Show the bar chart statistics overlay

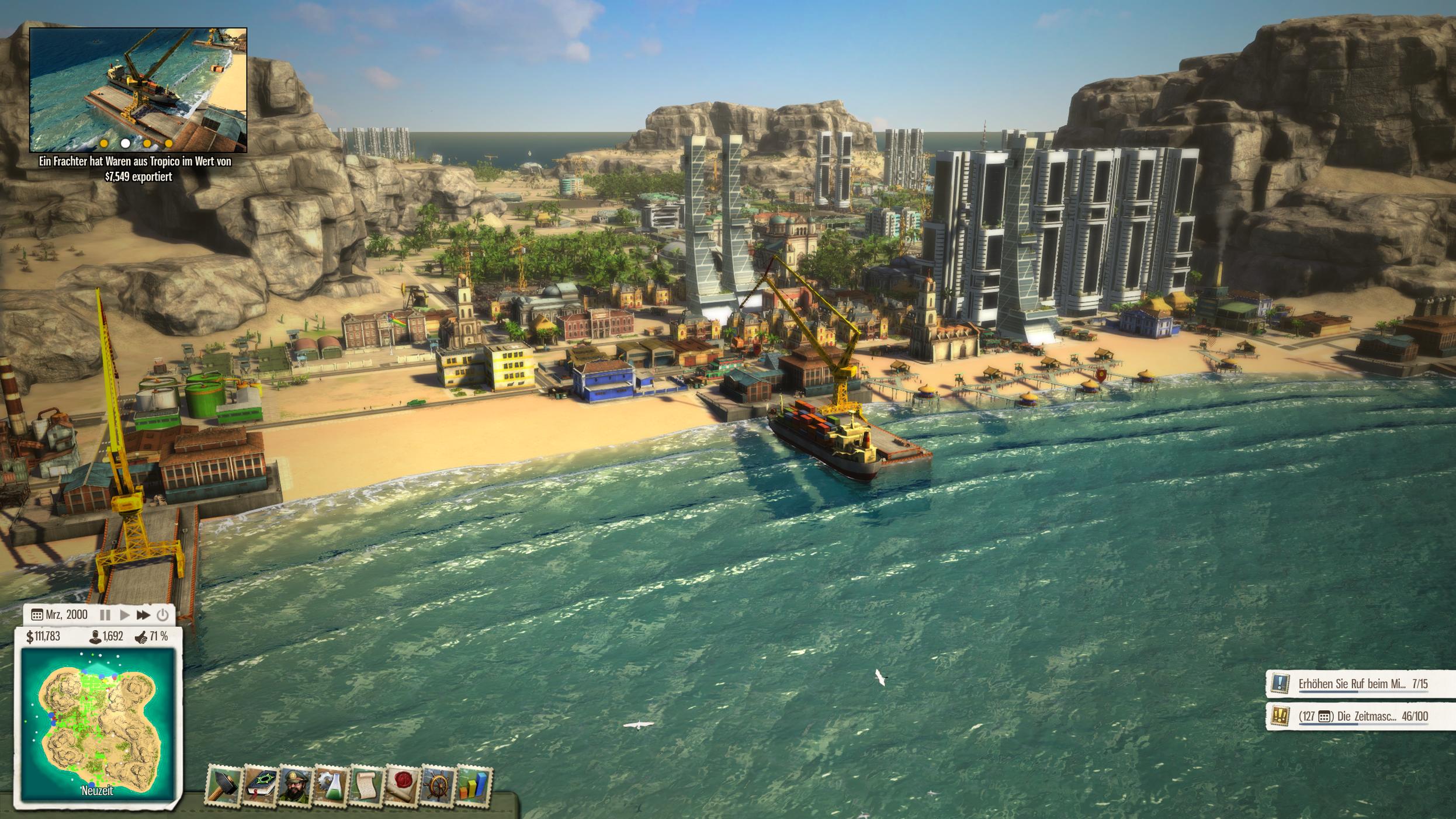click(473, 786)
